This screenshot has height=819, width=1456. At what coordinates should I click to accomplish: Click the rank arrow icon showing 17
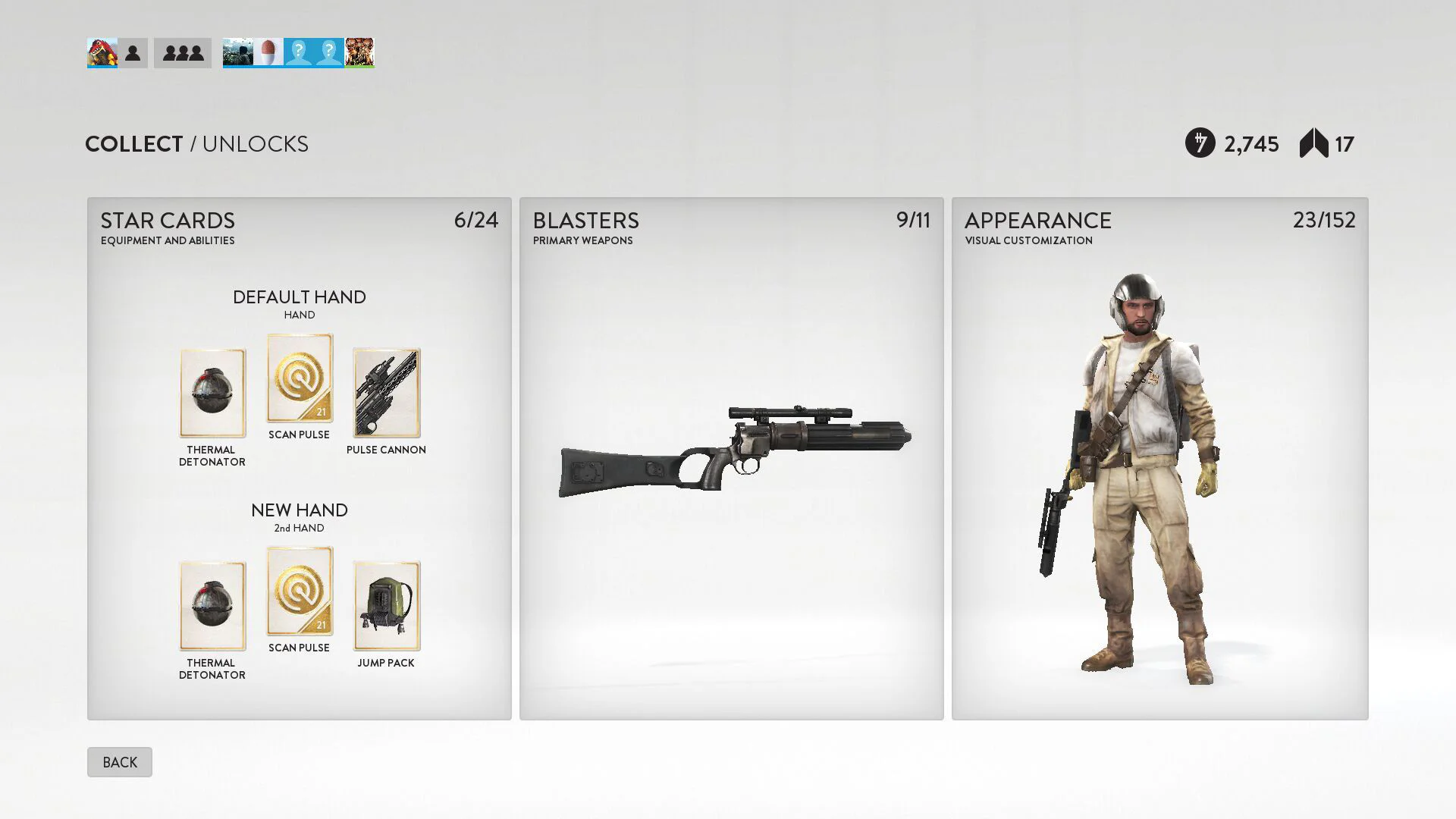coord(1313,143)
